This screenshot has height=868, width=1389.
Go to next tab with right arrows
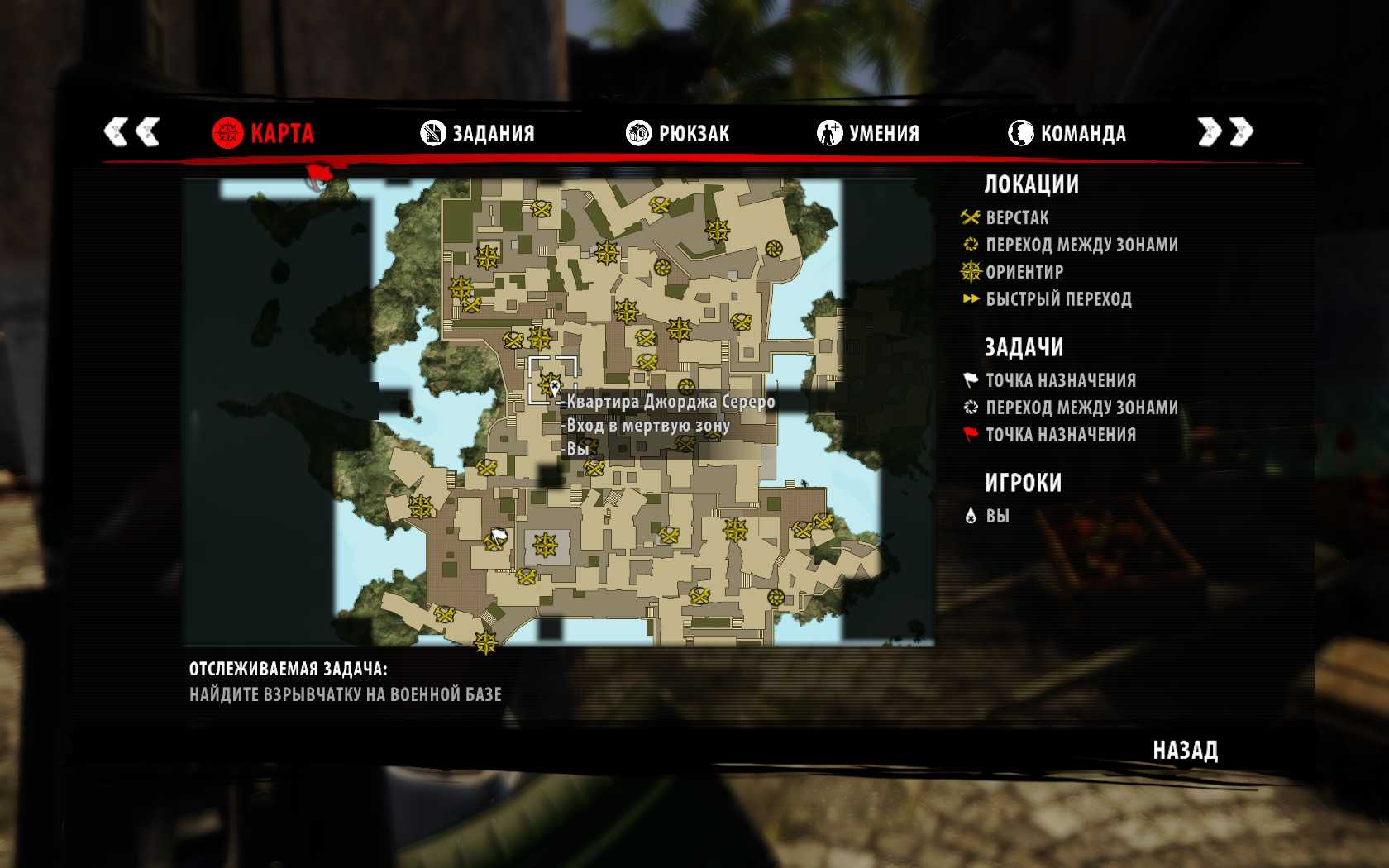click(1225, 131)
